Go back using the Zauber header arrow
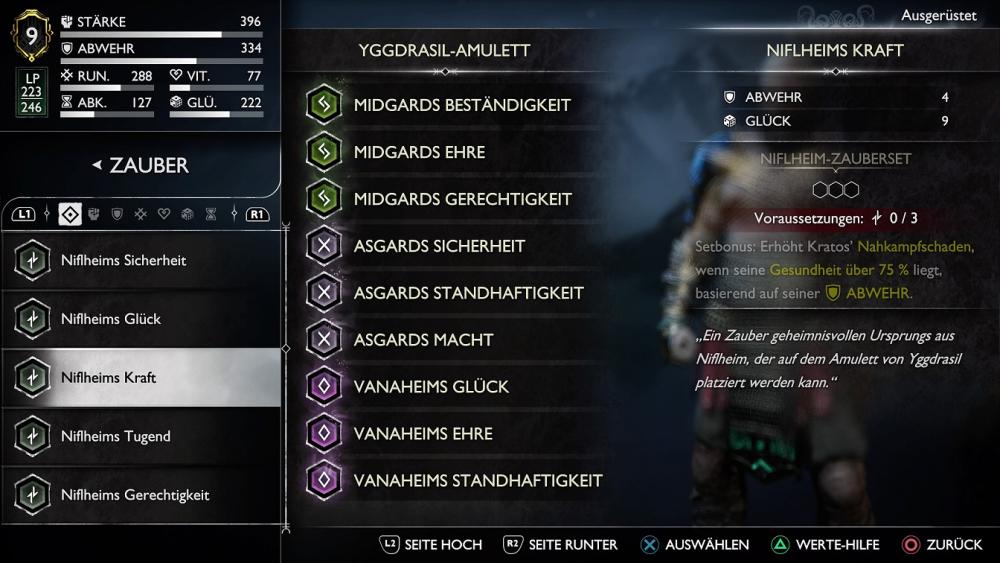Image resolution: width=1000 pixels, height=563 pixels. pos(97,165)
